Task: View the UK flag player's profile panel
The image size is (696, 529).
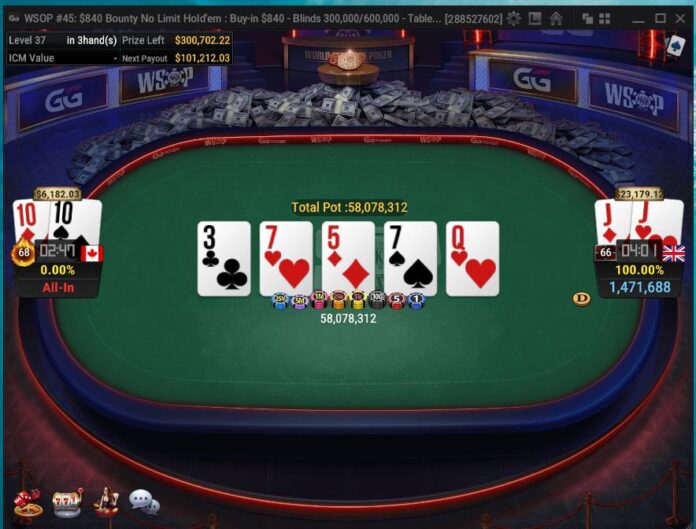Action: pyautogui.click(x=639, y=270)
